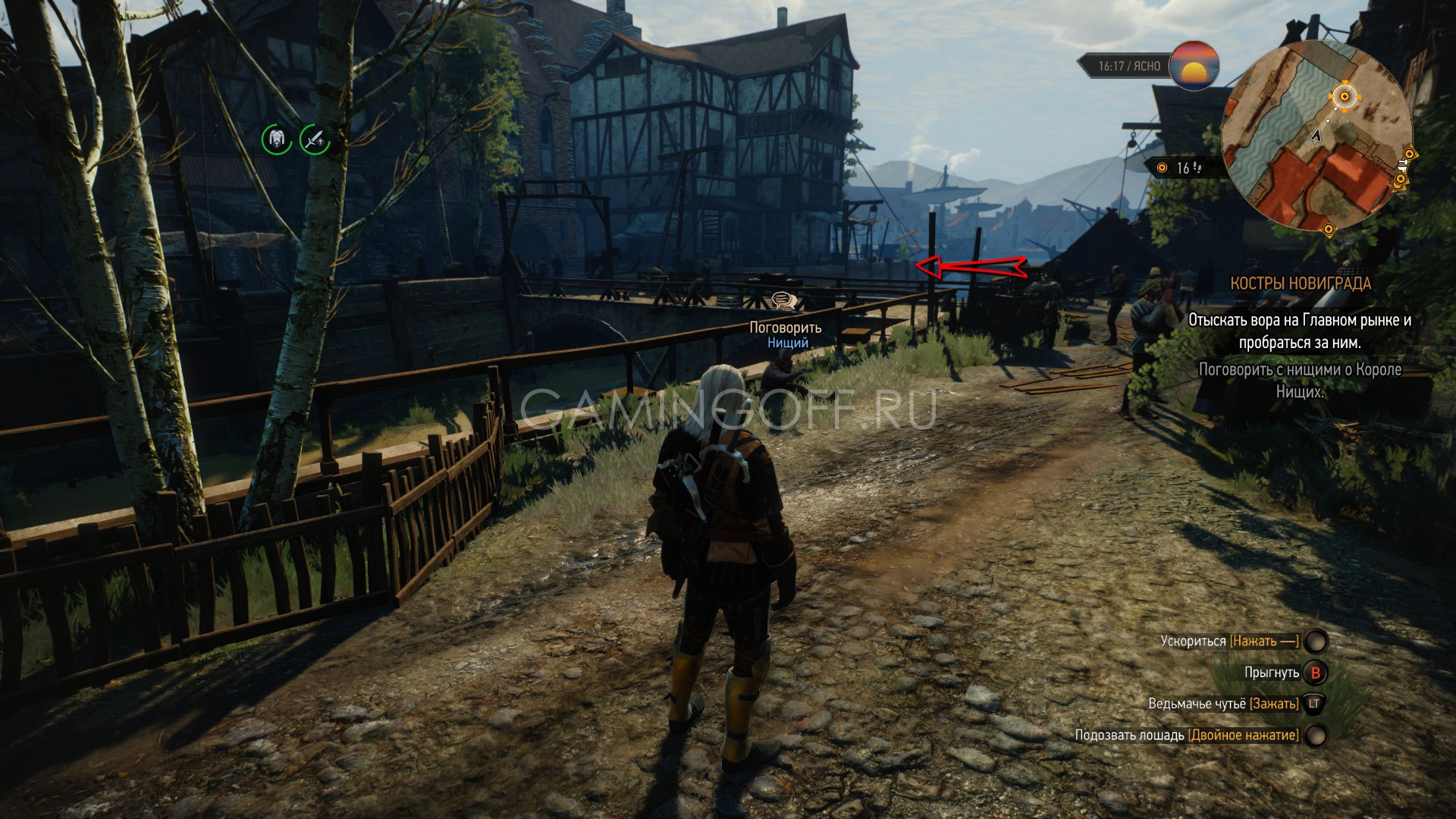Click the Поговорить speech bubble prompt

[x=785, y=302]
